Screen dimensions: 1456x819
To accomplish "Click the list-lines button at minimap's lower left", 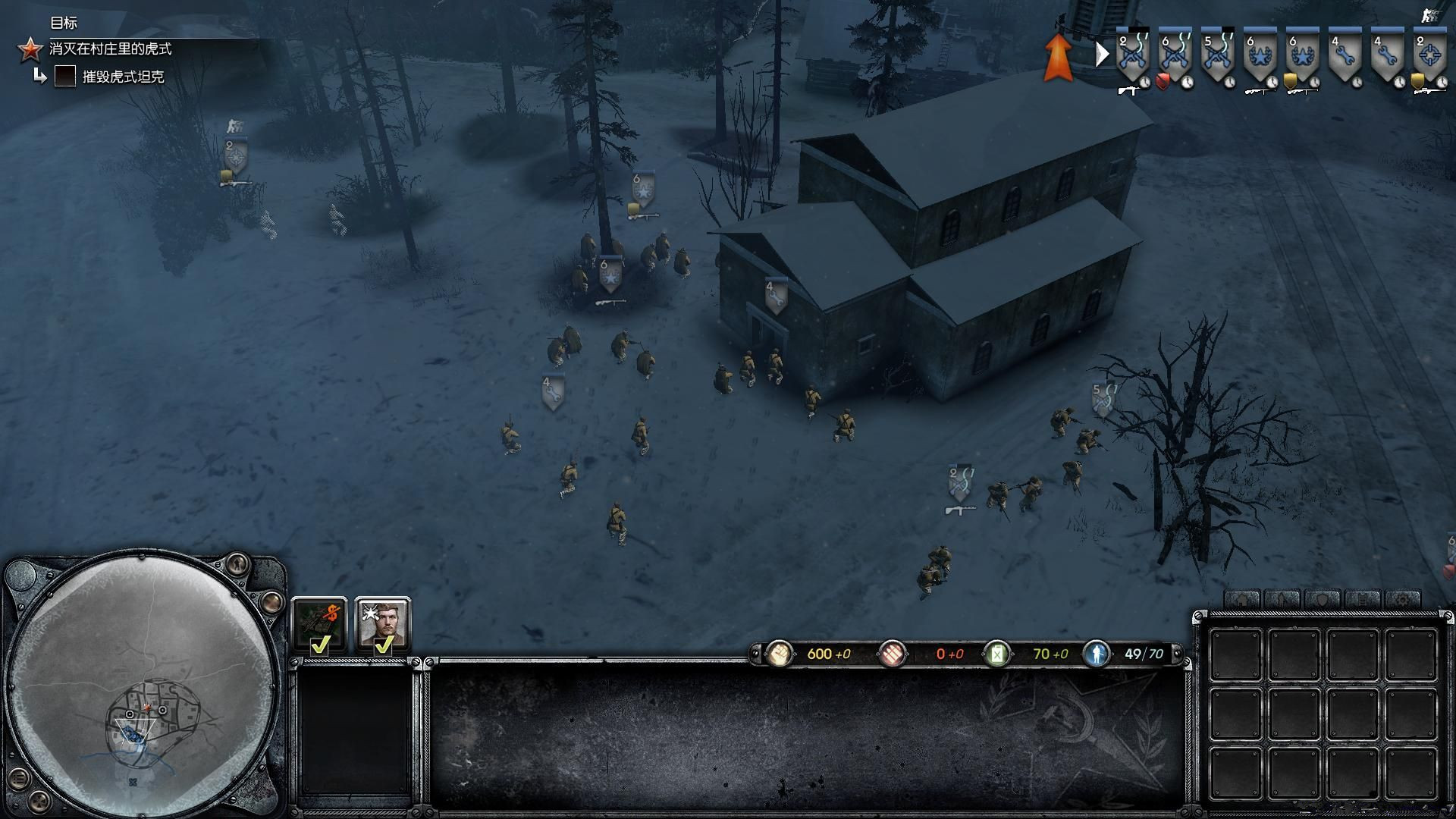I will point(20,778).
